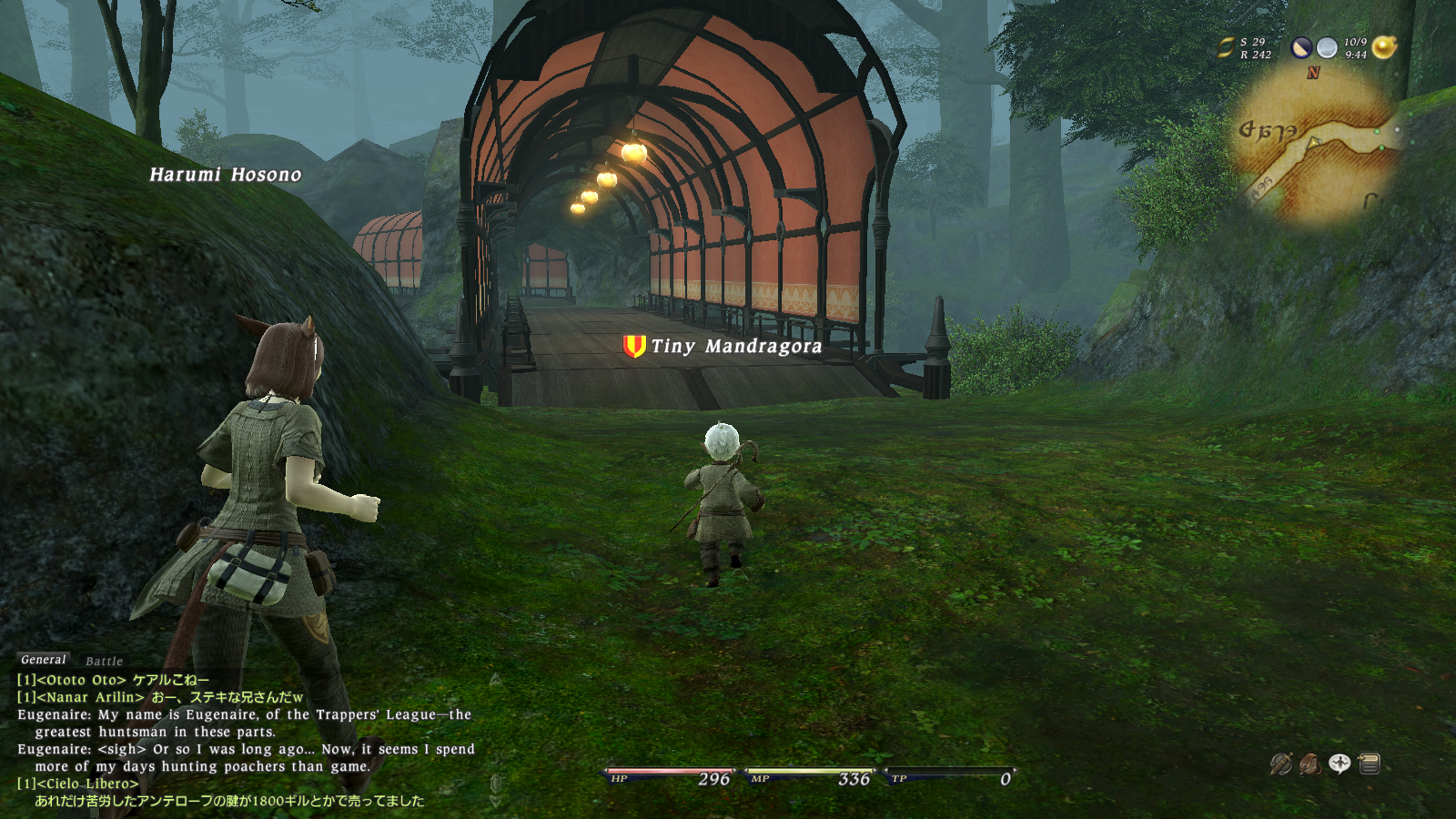Click the moon phase icon
Viewport: 1456px width, 819px height.
1301,48
